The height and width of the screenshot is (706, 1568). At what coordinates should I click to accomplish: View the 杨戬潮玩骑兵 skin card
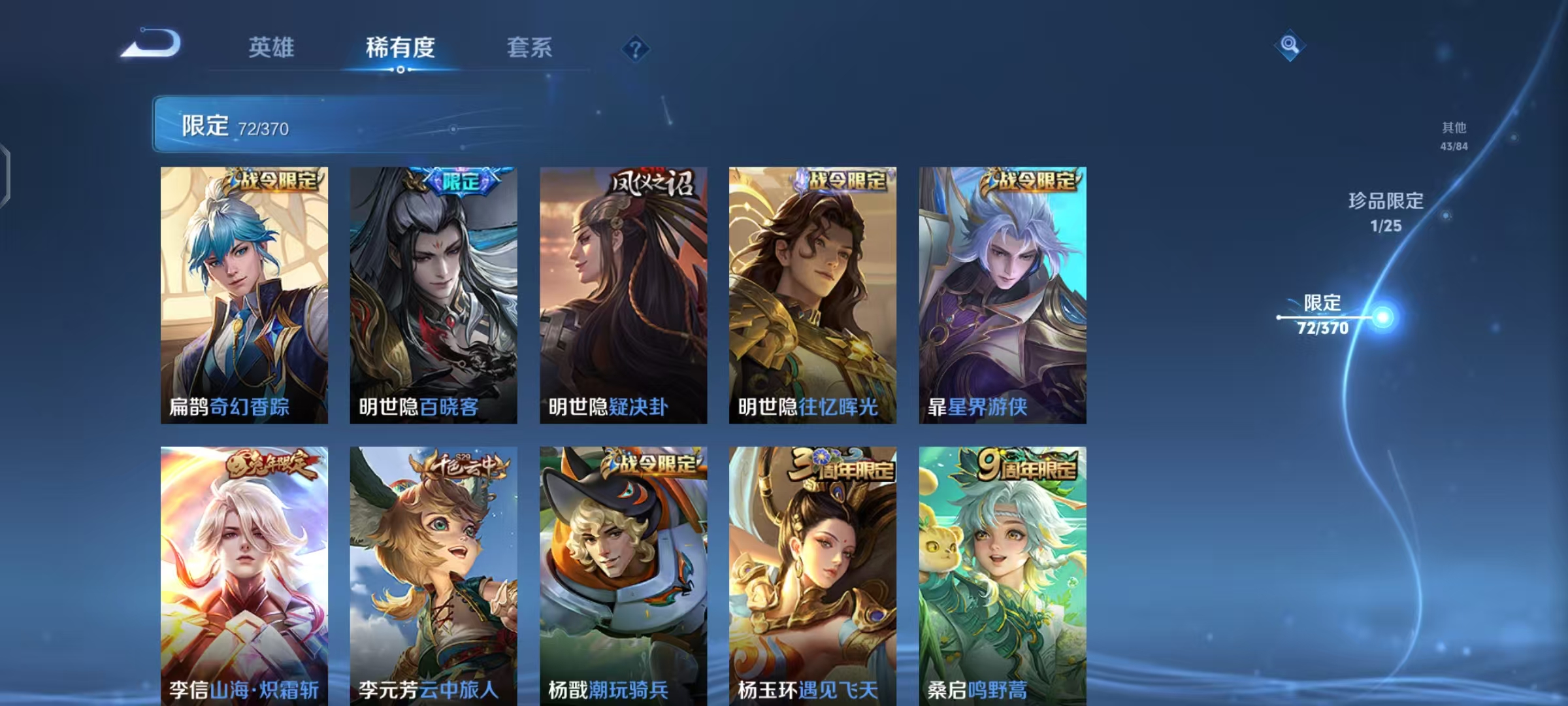(x=623, y=575)
